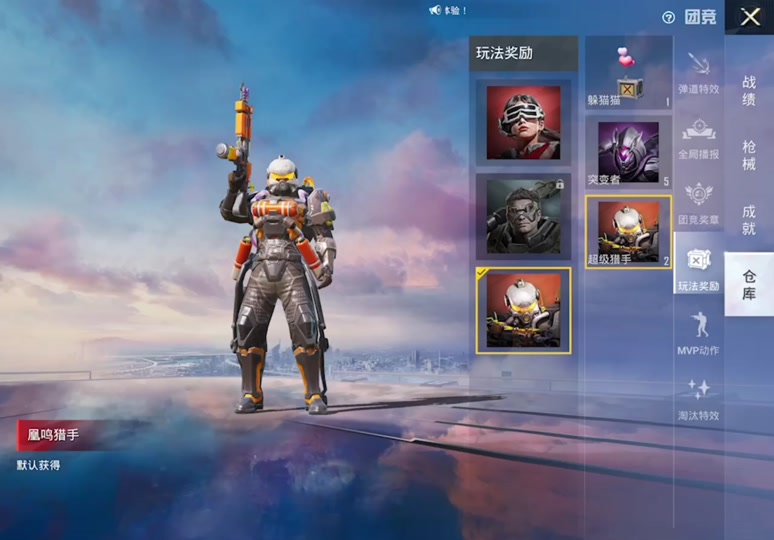Choose the locked bearded soldier portrait
Image resolution: width=774 pixels, height=540 pixels.
[523, 215]
